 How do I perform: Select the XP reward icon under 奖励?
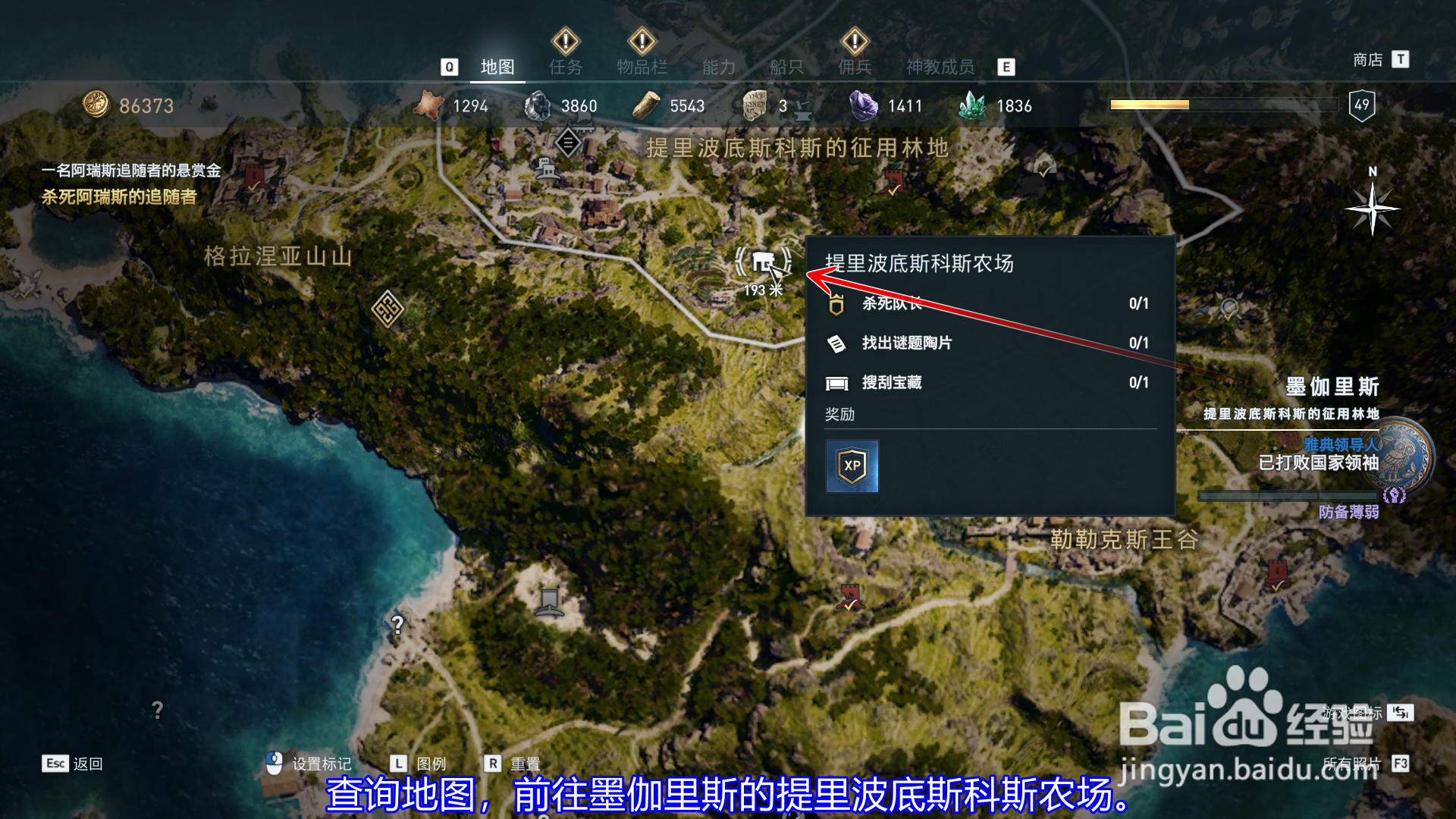coord(851,466)
